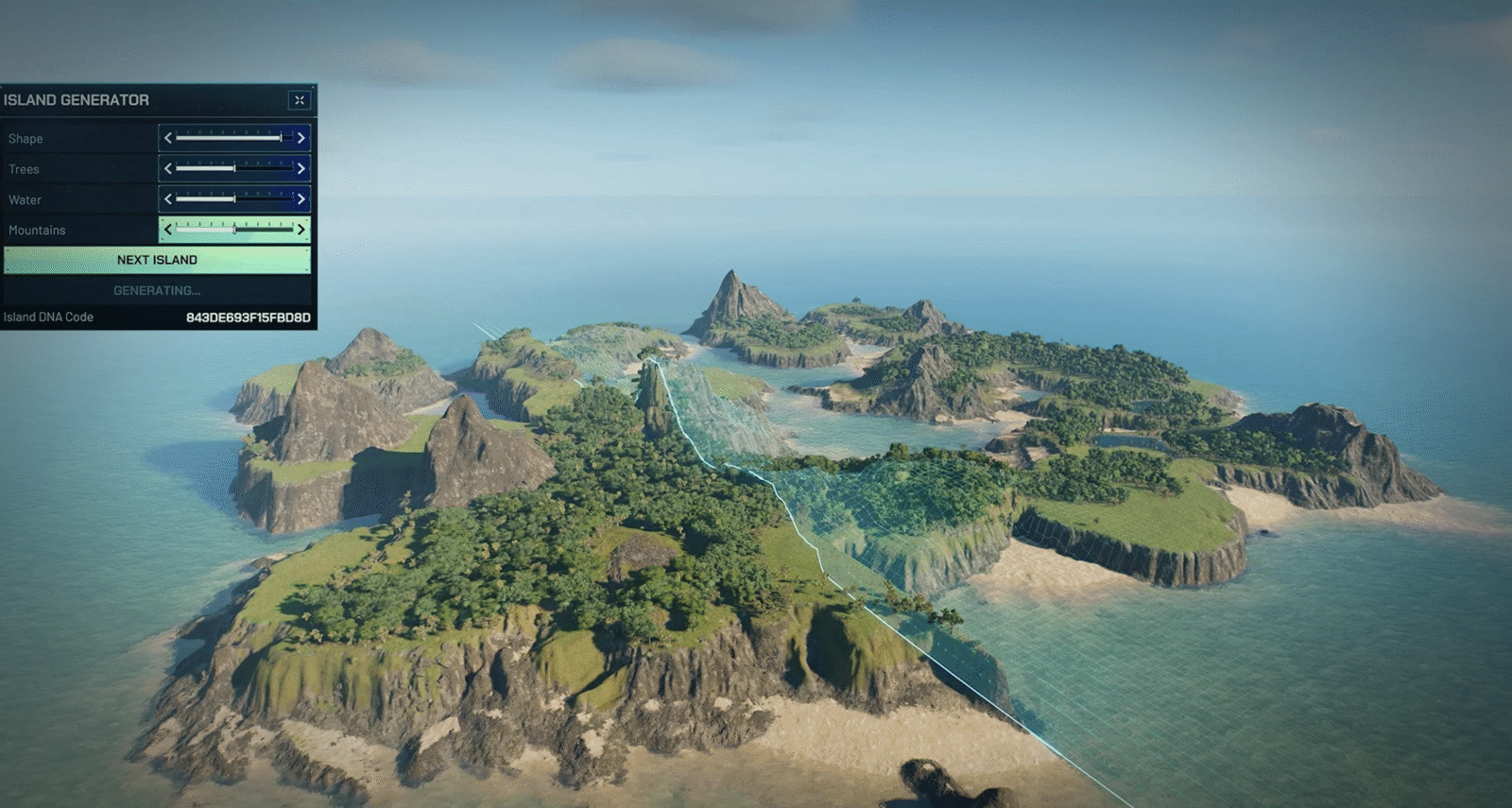
Task: Click the Trees slider track
Action: pos(234,169)
